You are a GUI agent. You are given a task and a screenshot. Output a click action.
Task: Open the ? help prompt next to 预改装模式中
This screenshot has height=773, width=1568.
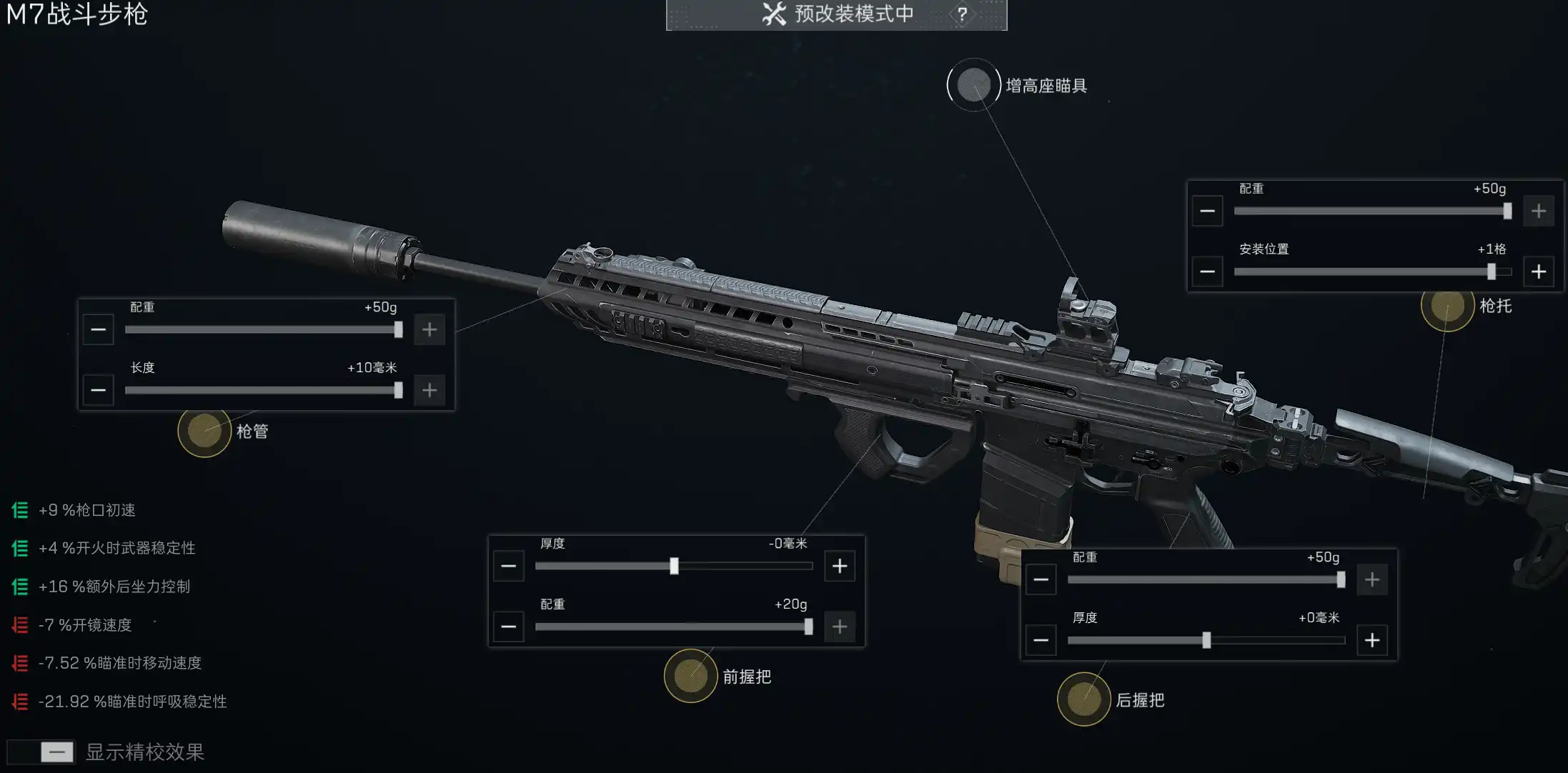coord(963,13)
